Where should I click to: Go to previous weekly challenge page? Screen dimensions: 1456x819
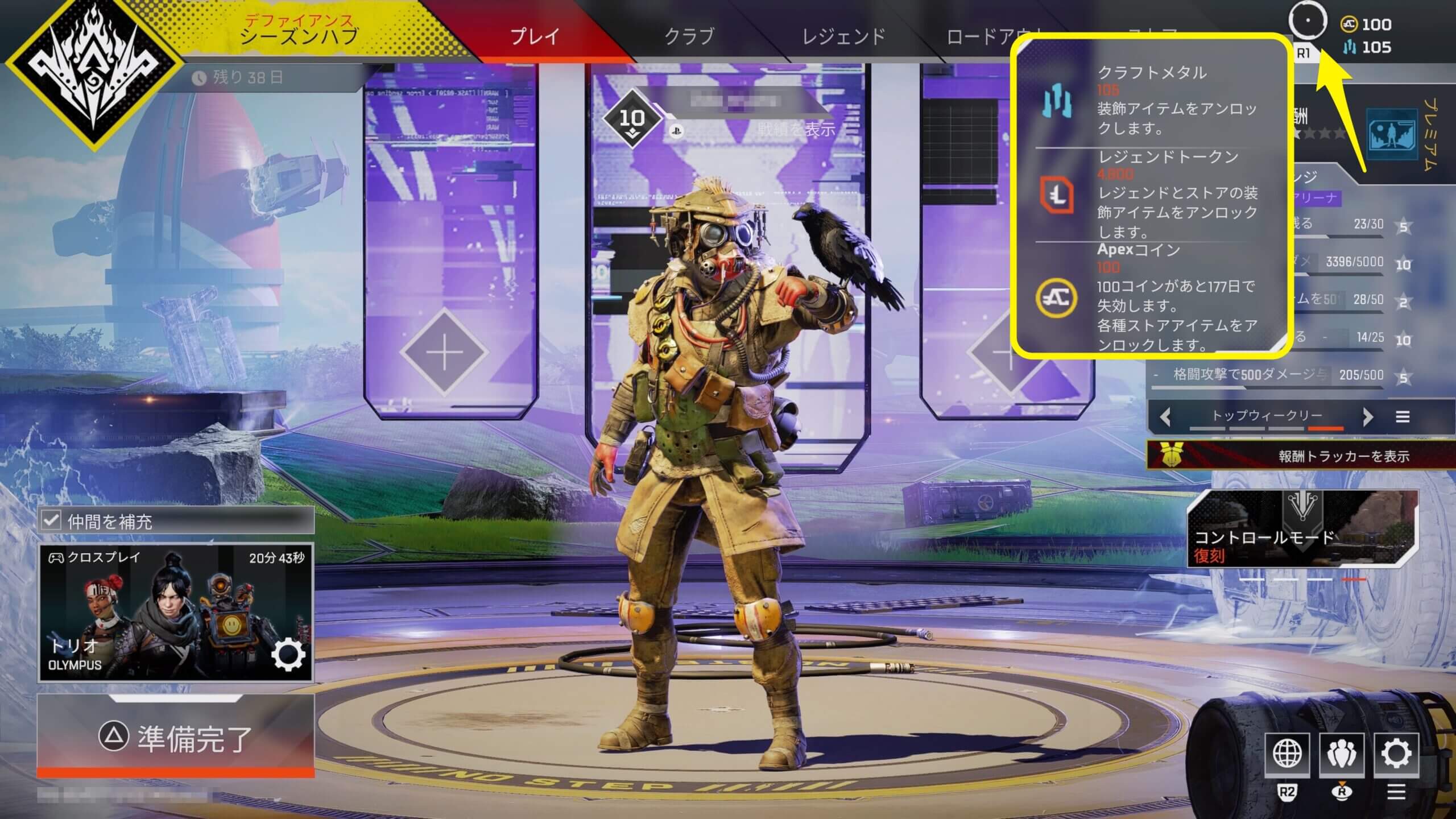pyautogui.click(x=1165, y=417)
